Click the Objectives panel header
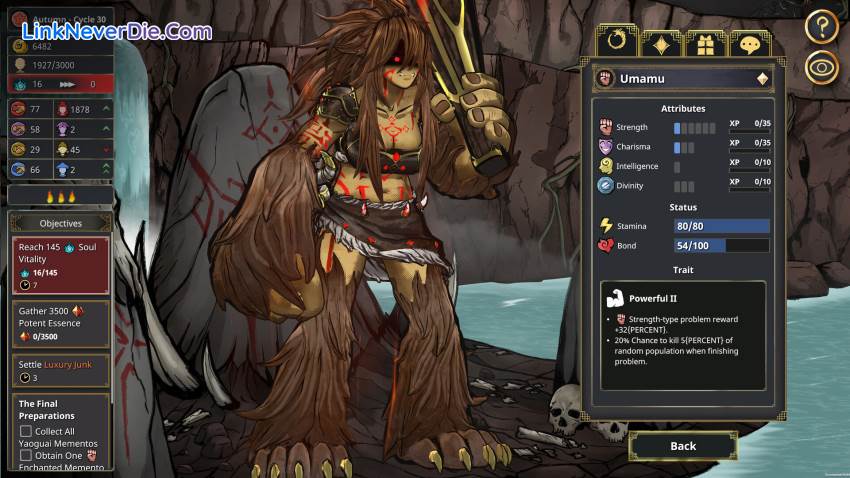The image size is (850, 478). 60,223
